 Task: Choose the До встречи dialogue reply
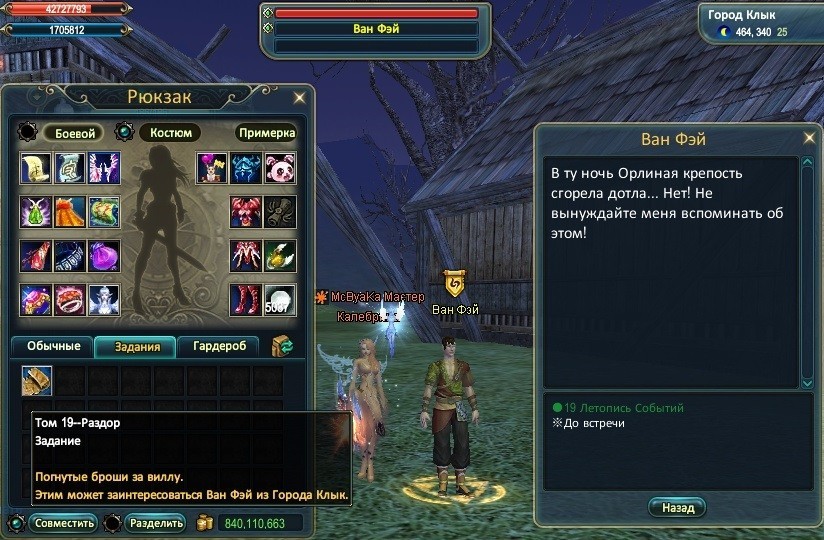pyautogui.click(x=593, y=424)
